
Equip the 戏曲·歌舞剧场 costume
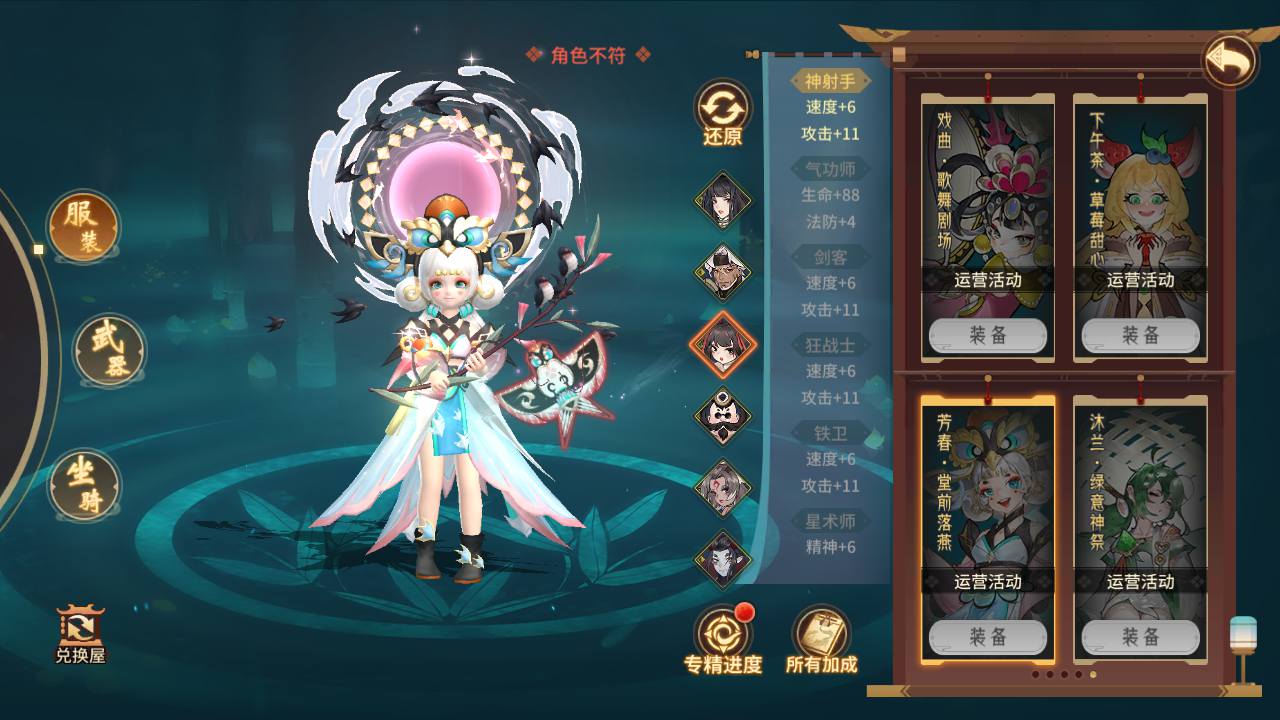[x=988, y=336]
